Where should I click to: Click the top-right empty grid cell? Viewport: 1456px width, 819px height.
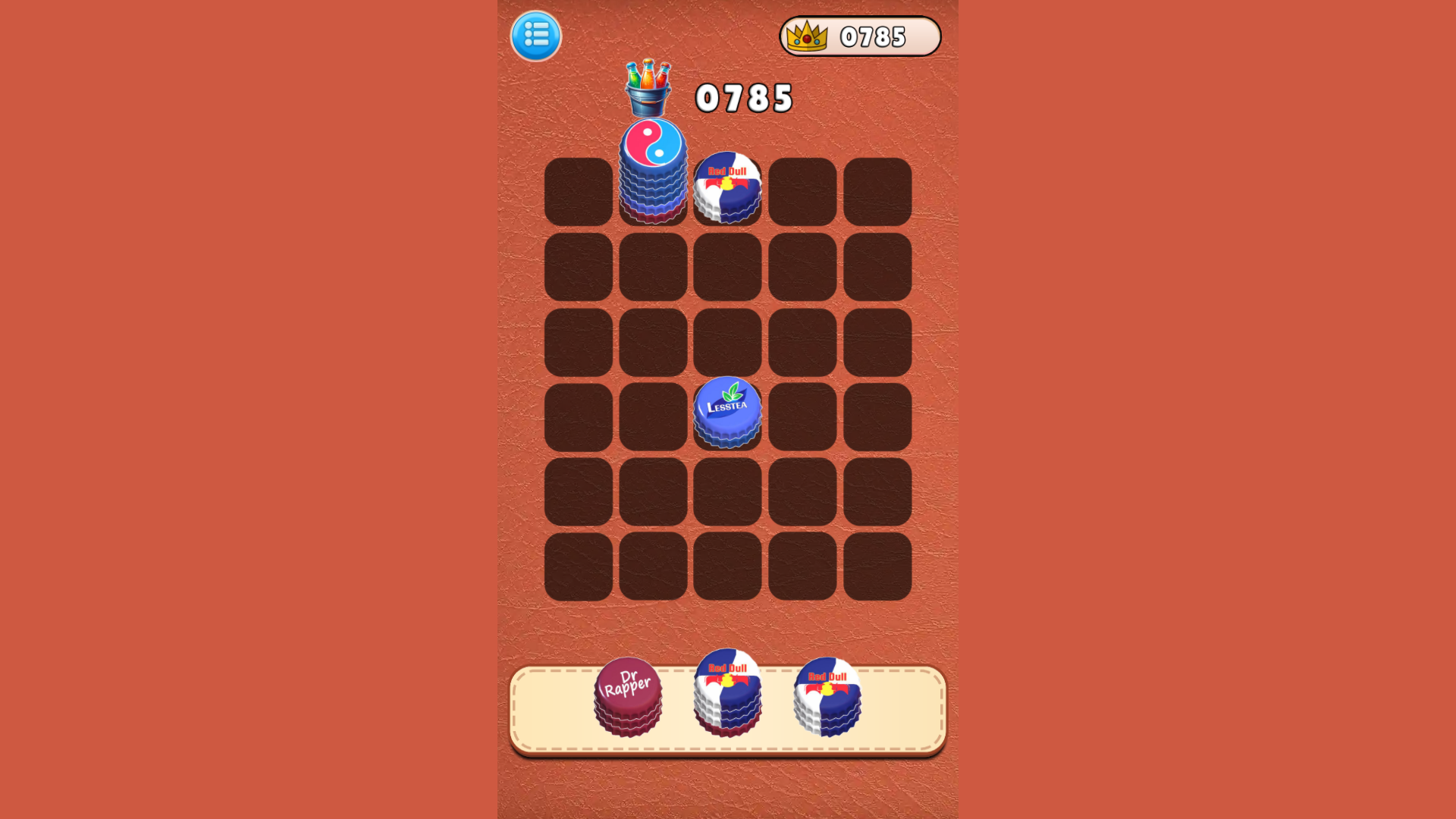pos(877,191)
